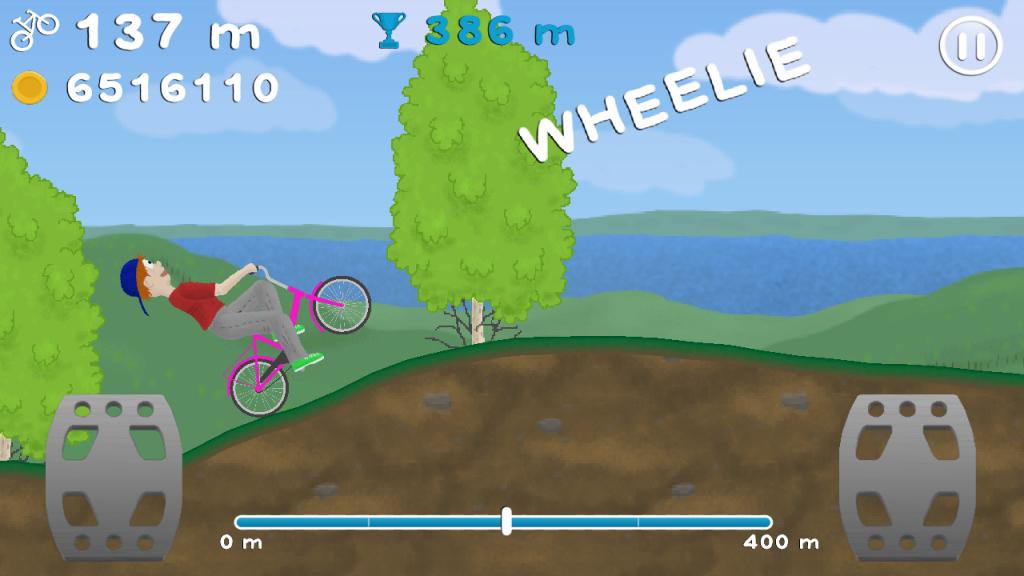Tap the right bike pedal control
Image resolution: width=1024 pixels, height=576 pixels.
point(906,476)
